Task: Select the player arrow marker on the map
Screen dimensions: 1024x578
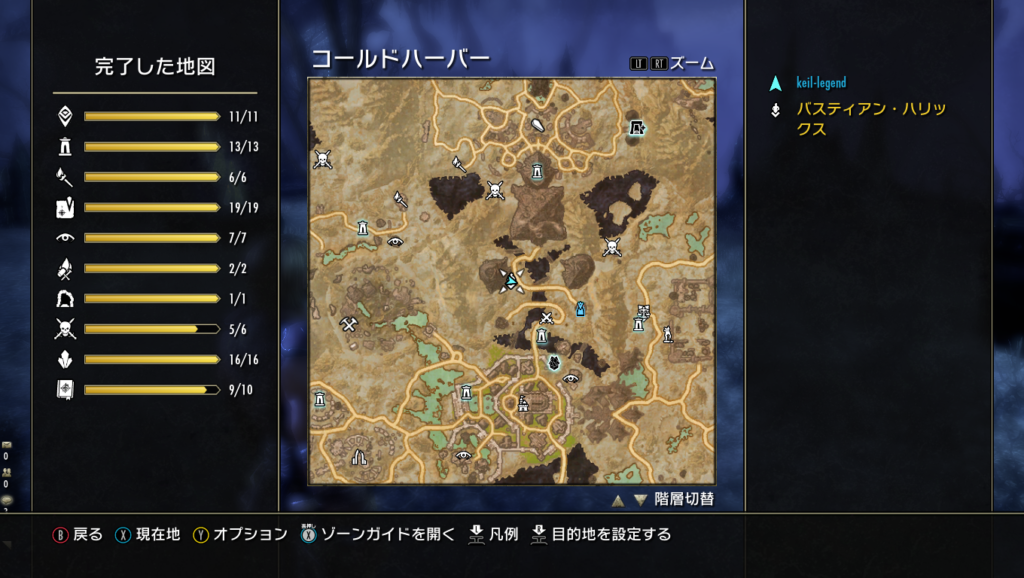Action: (512, 281)
